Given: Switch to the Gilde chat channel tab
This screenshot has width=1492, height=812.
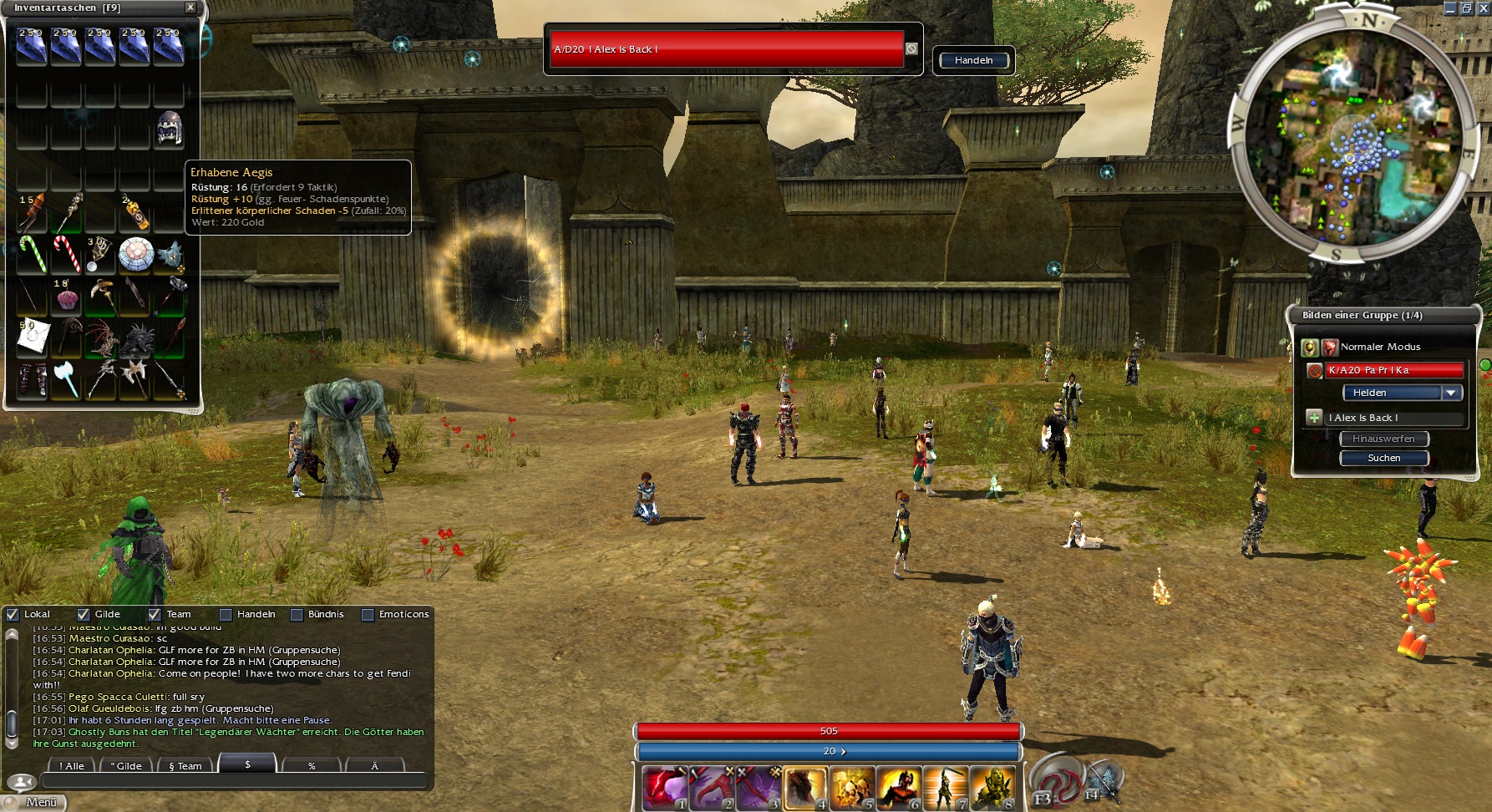Looking at the screenshot, I should coord(127,765).
